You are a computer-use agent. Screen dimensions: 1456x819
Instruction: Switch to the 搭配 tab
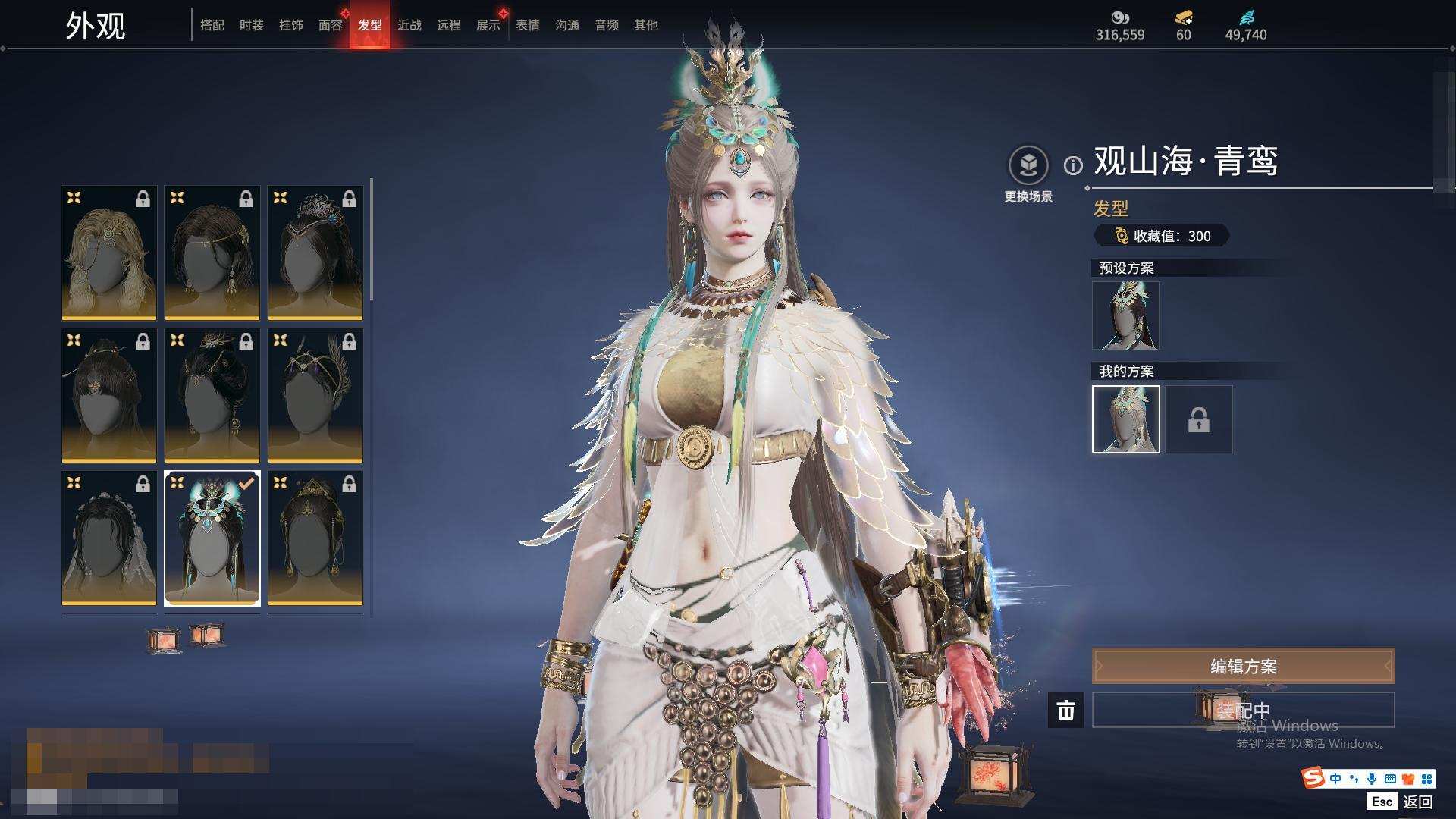[x=212, y=25]
